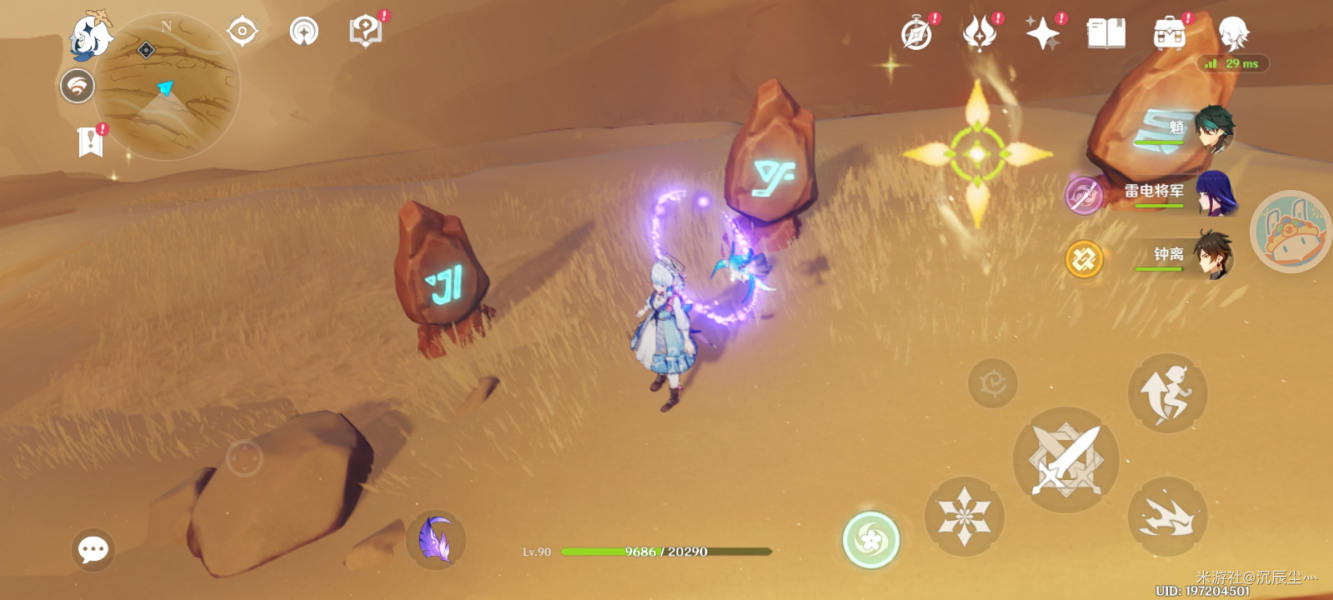Open the chat speech bubble
1333x600 pixels.
click(x=93, y=549)
